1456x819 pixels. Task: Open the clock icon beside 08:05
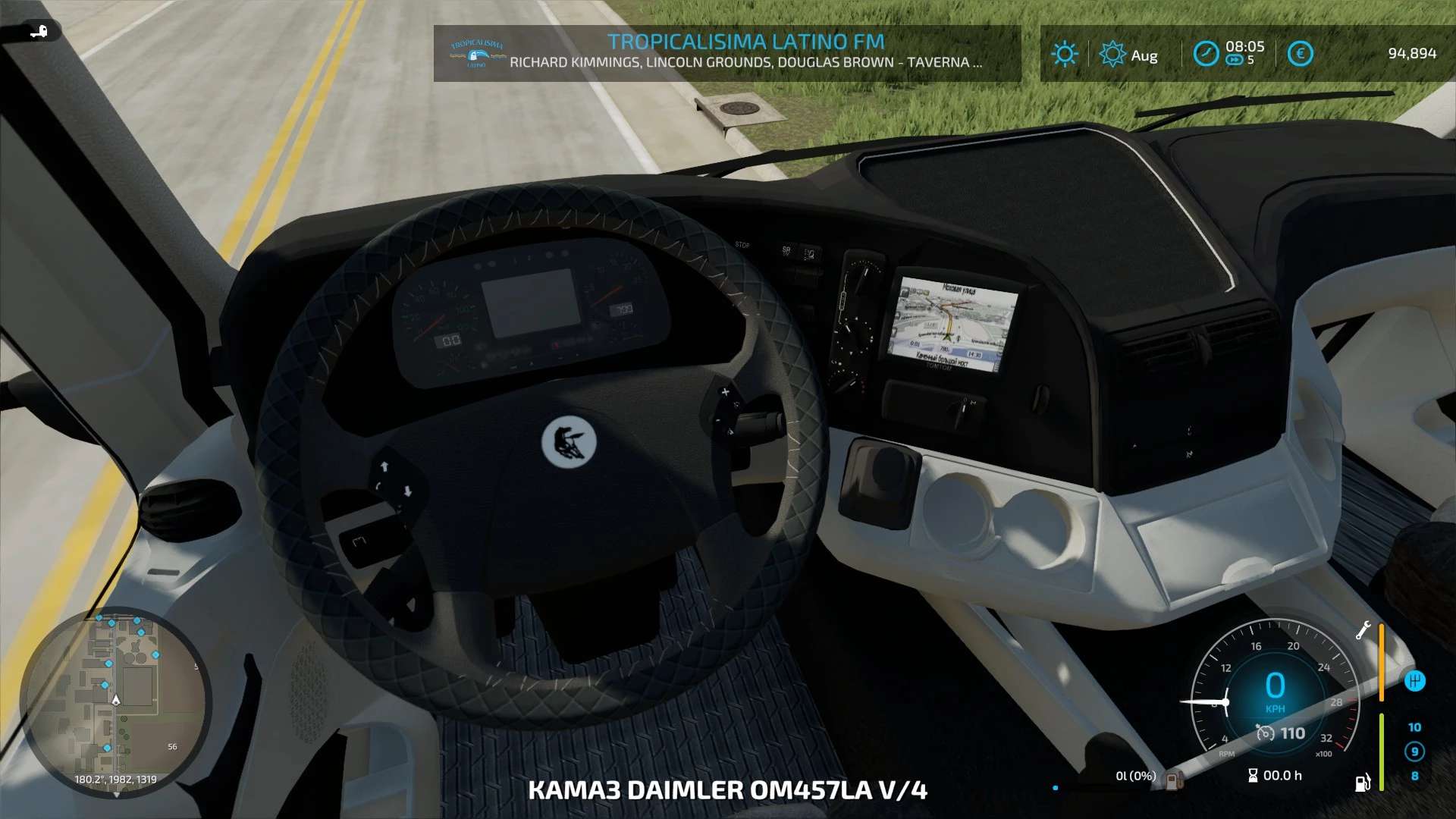1205,54
